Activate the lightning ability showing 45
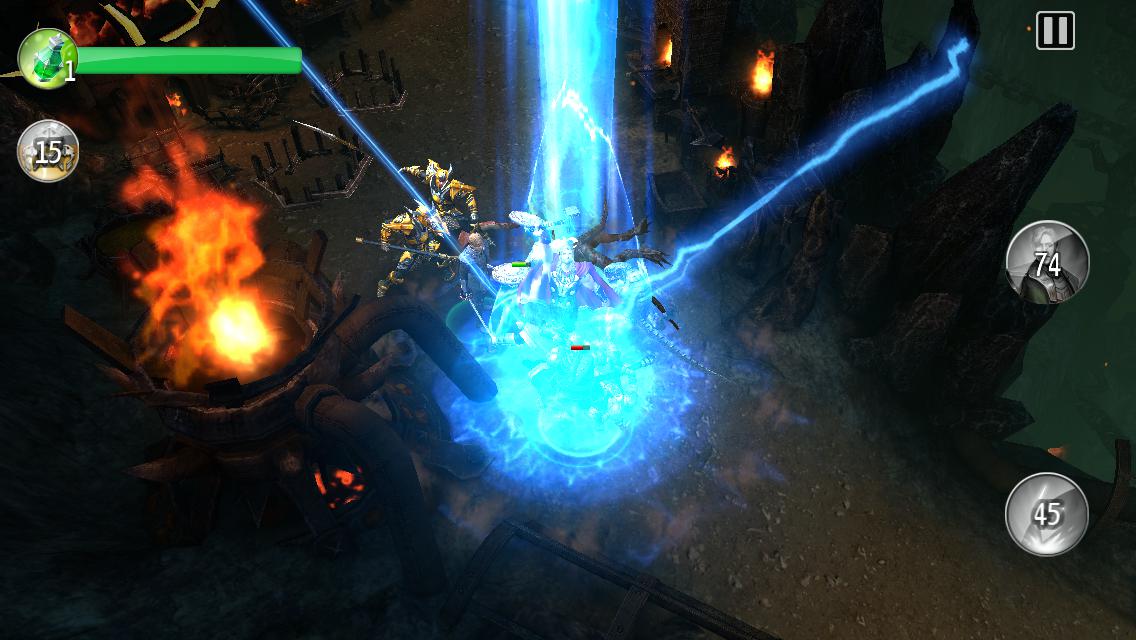Image resolution: width=1136 pixels, height=640 pixels. point(1047,514)
